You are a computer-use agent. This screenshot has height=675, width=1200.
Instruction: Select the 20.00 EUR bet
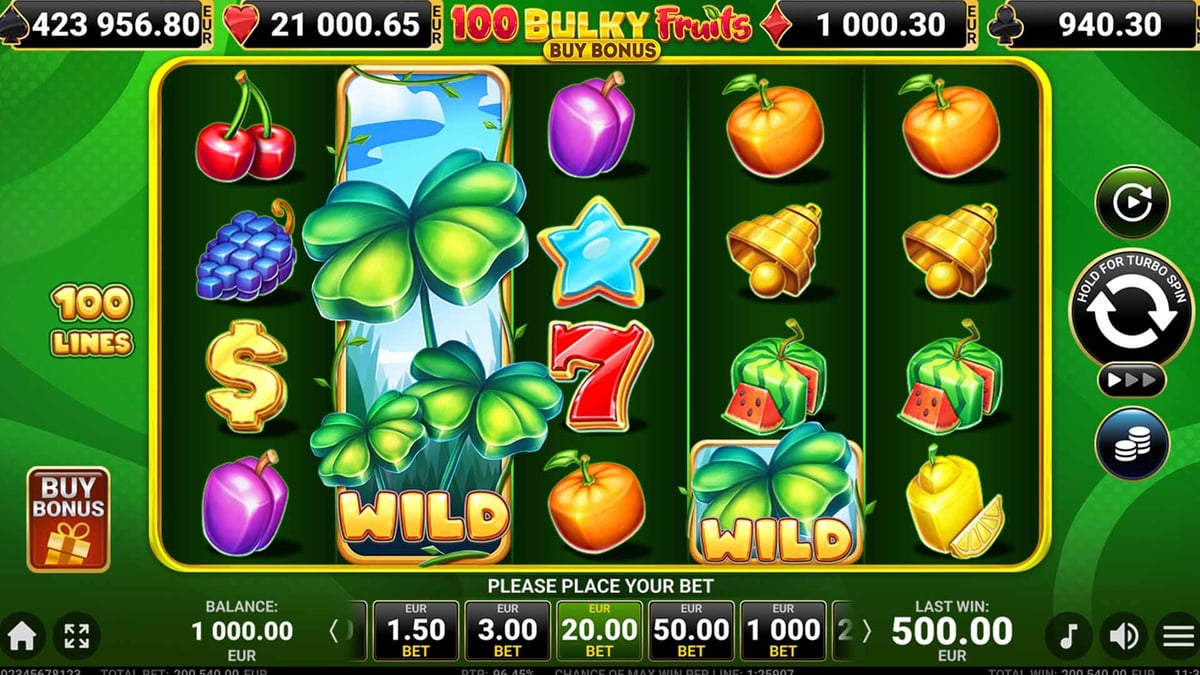click(x=599, y=630)
